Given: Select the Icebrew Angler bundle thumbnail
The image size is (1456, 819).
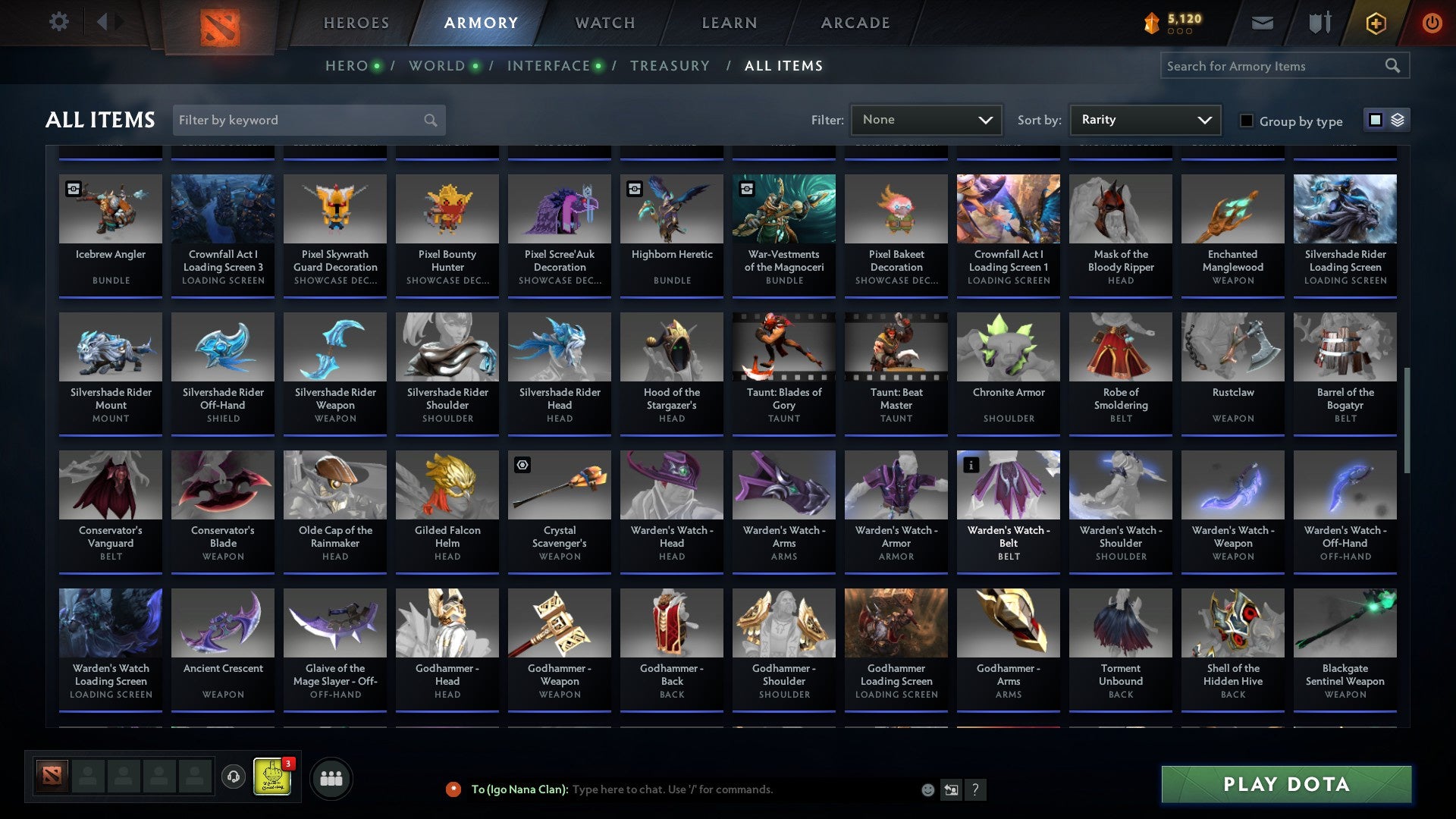Looking at the screenshot, I should pyautogui.click(x=110, y=209).
